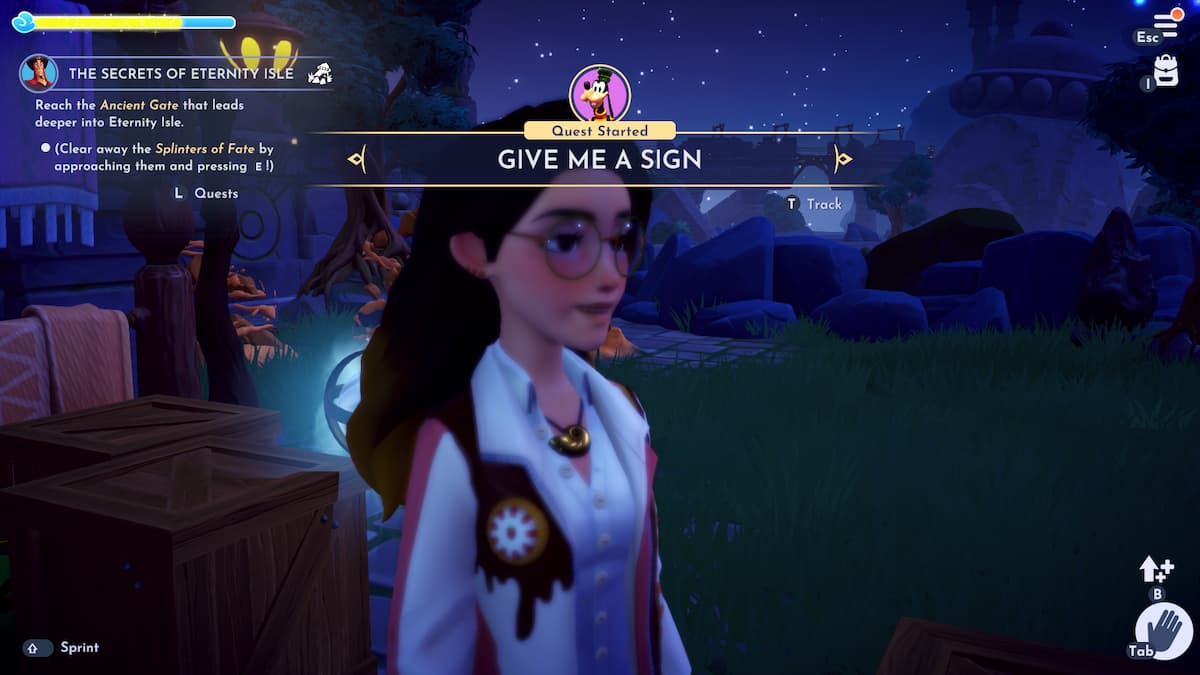Open the waving hand emote wheel
This screenshot has height=675, width=1200.
point(1164,632)
